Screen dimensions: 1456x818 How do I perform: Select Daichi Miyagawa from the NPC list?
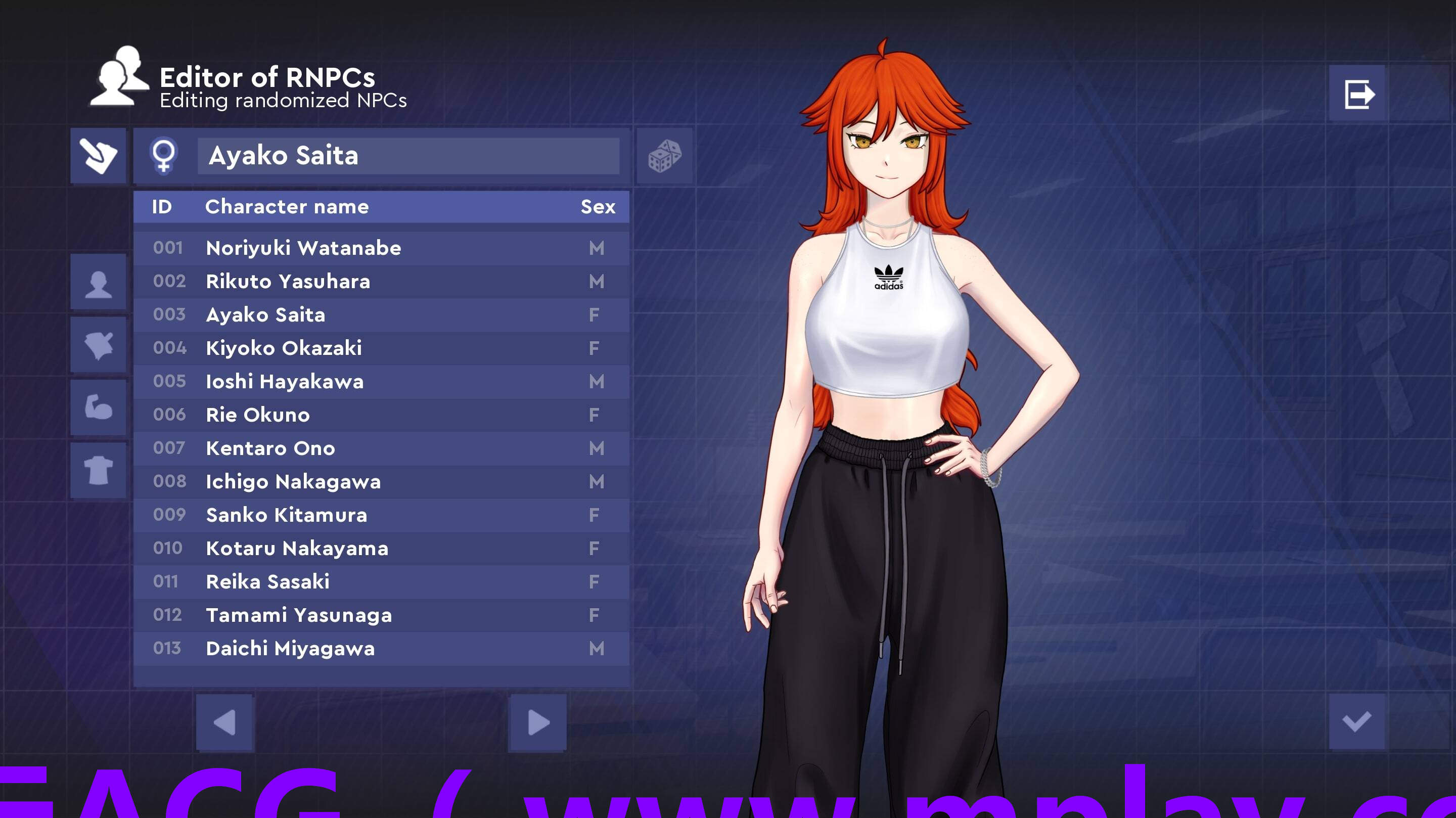click(289, 649)
